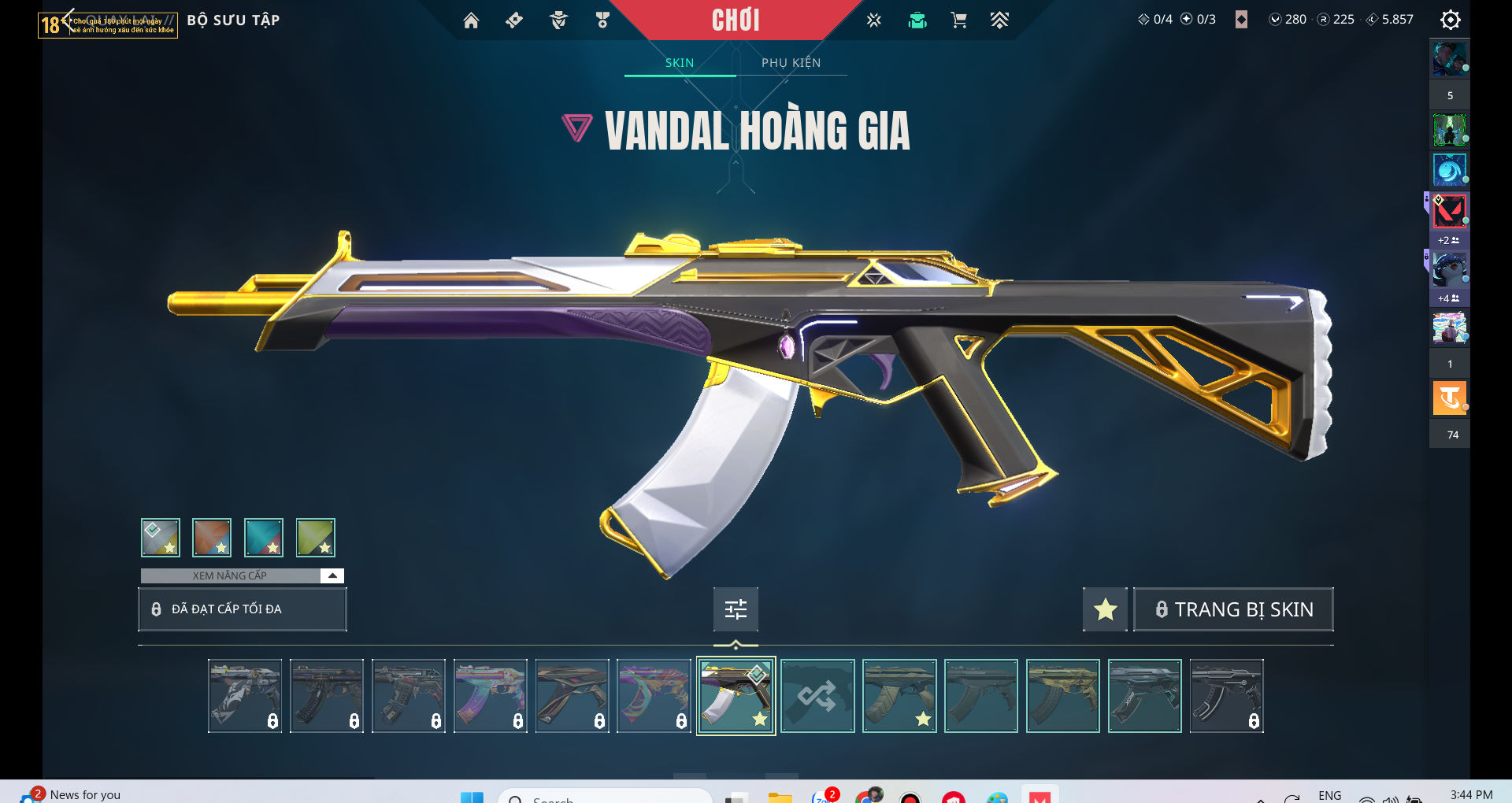1512x803 pixels.
Task: Choose the teal color variant swatch
Action: pos(264,538)
